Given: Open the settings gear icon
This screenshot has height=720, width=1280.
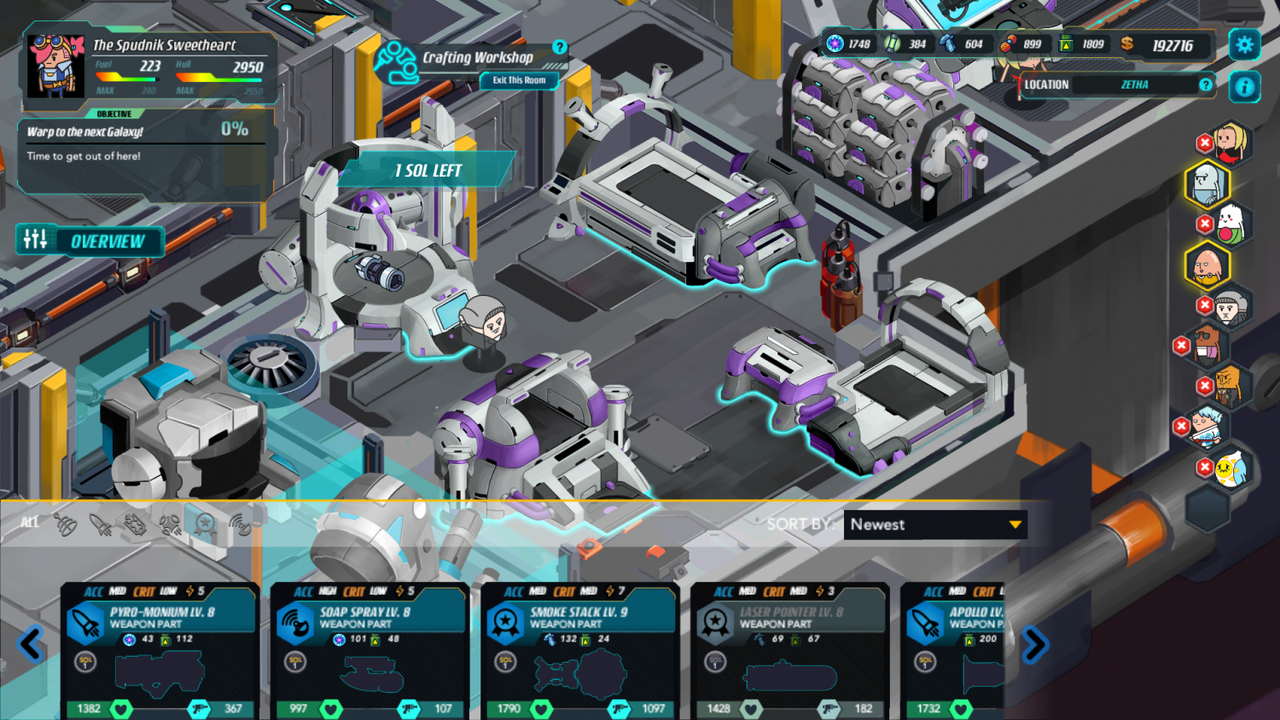Looking at the screenshot, I should (1243, 43).
